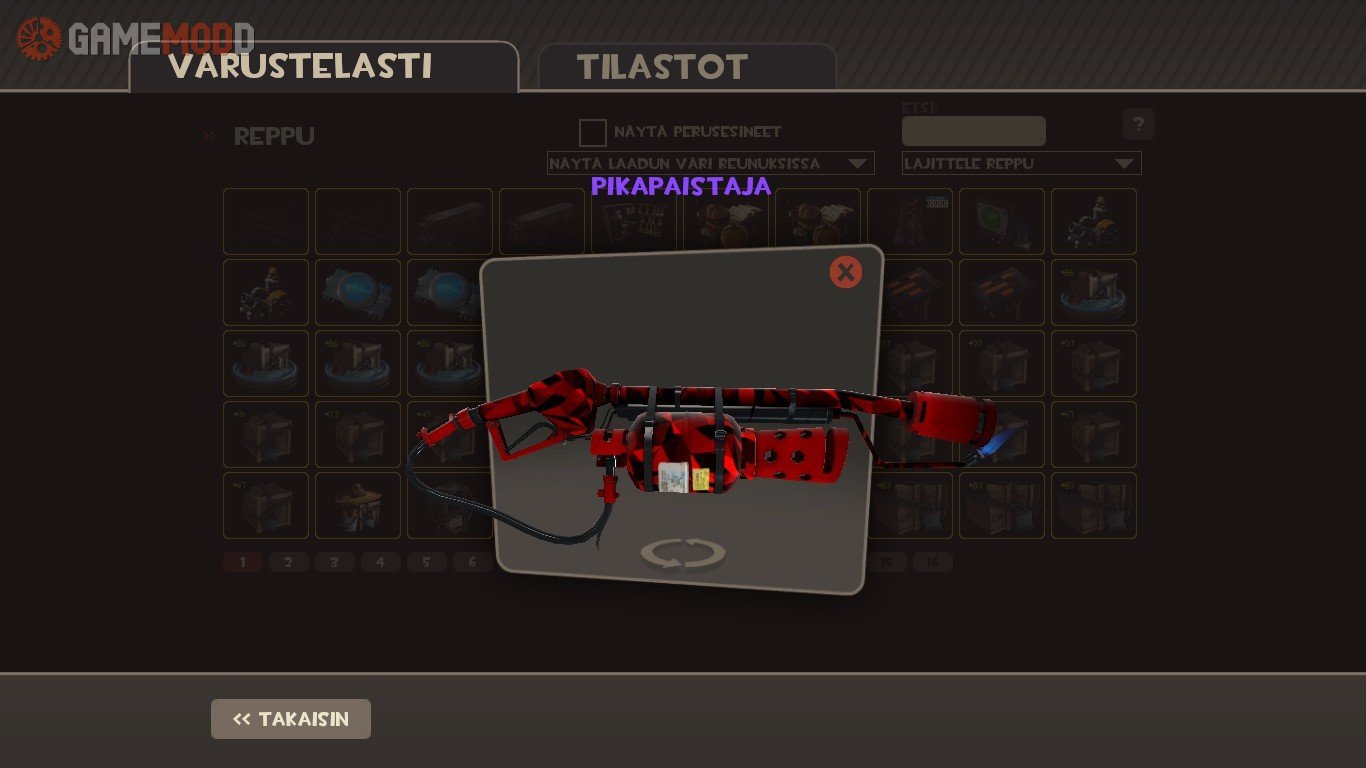Viewport: 1366px width, 768px height.
Task: Open the Lajittele reppu sort dropdown
Action: coord(1021,163)
